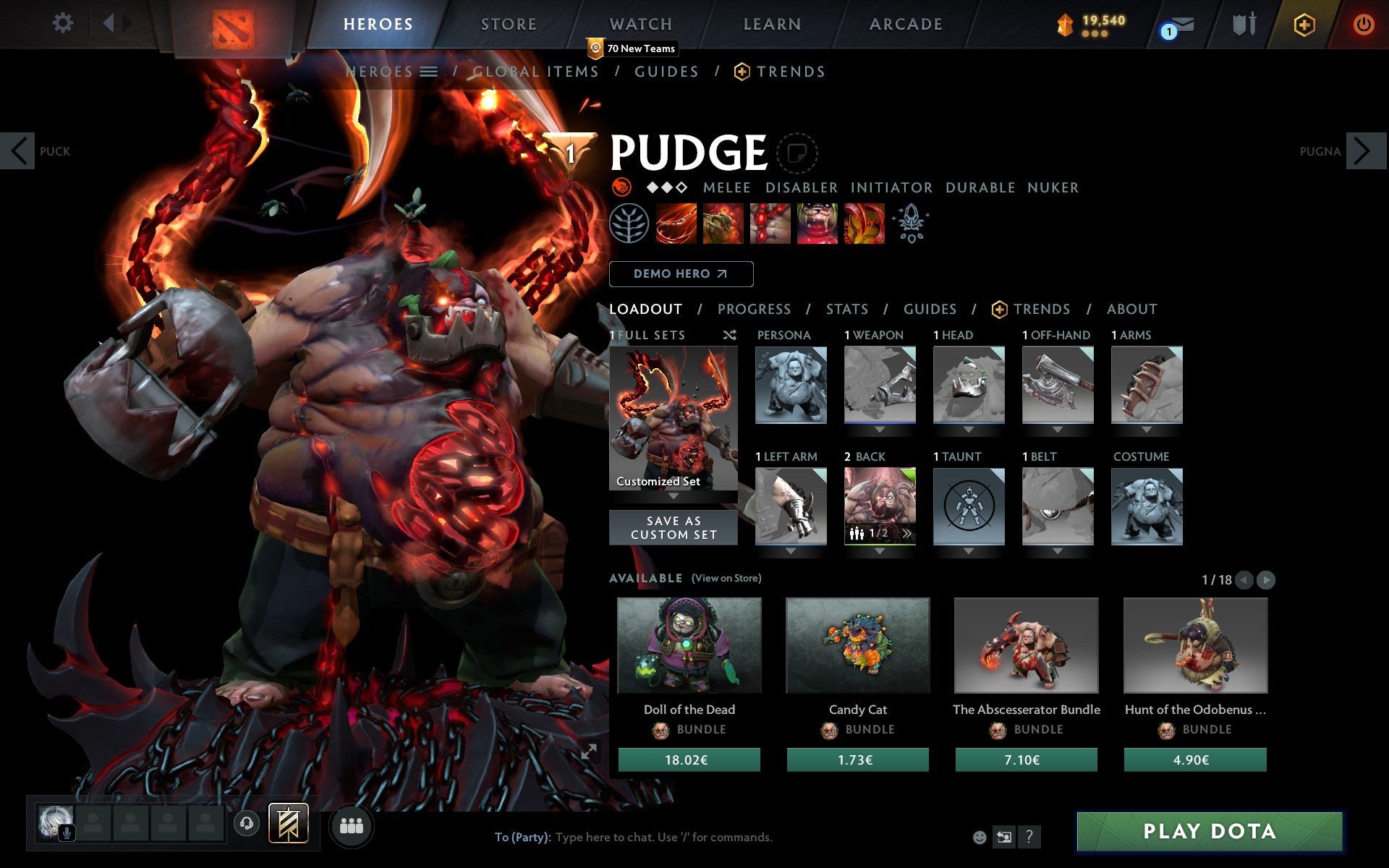This screenshot has width=1389, height=868.
Task: Toggle voice chat with the headset icon
Action: click(x=247, y=822)
